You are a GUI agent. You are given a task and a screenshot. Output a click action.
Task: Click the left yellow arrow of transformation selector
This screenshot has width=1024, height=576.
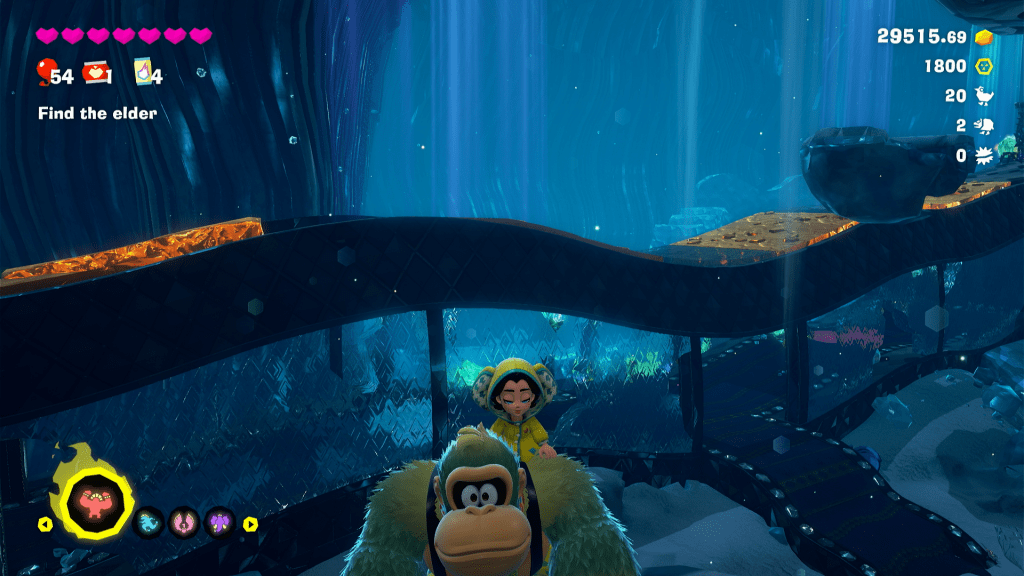45,523
